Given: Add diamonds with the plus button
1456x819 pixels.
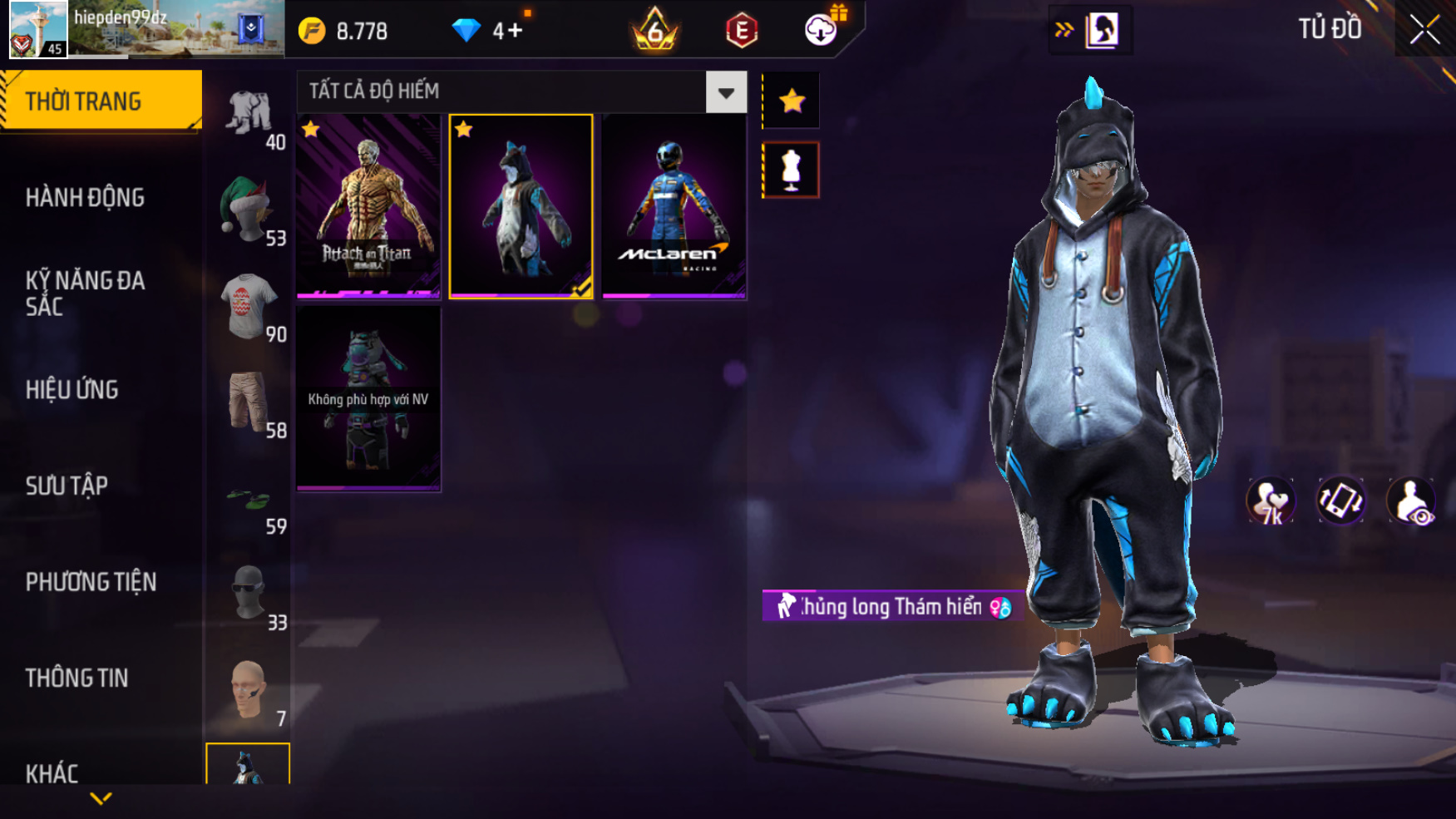Looking at the screenshot, I should pyautogui.click(x=515, y=32).
